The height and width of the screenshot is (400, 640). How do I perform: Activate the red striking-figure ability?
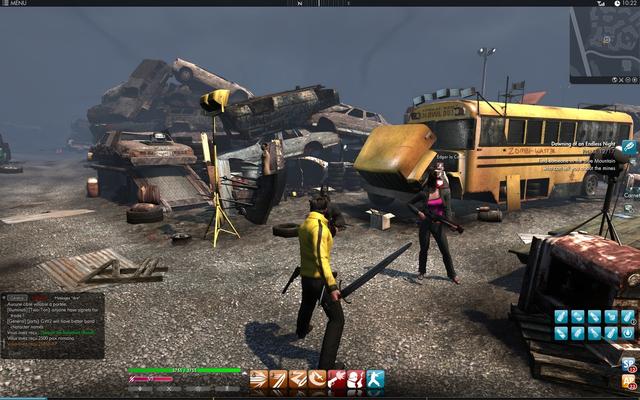click(x=337, y=379)
